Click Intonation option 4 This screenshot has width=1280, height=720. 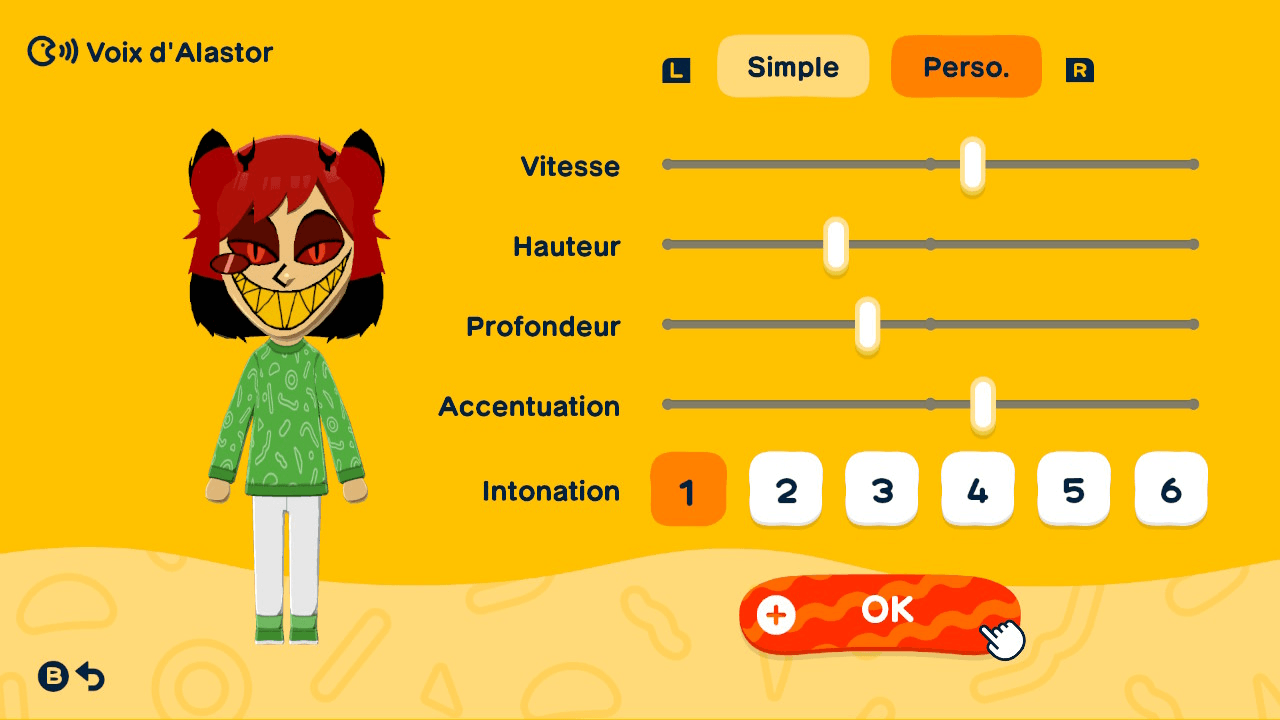click(977, 489)
